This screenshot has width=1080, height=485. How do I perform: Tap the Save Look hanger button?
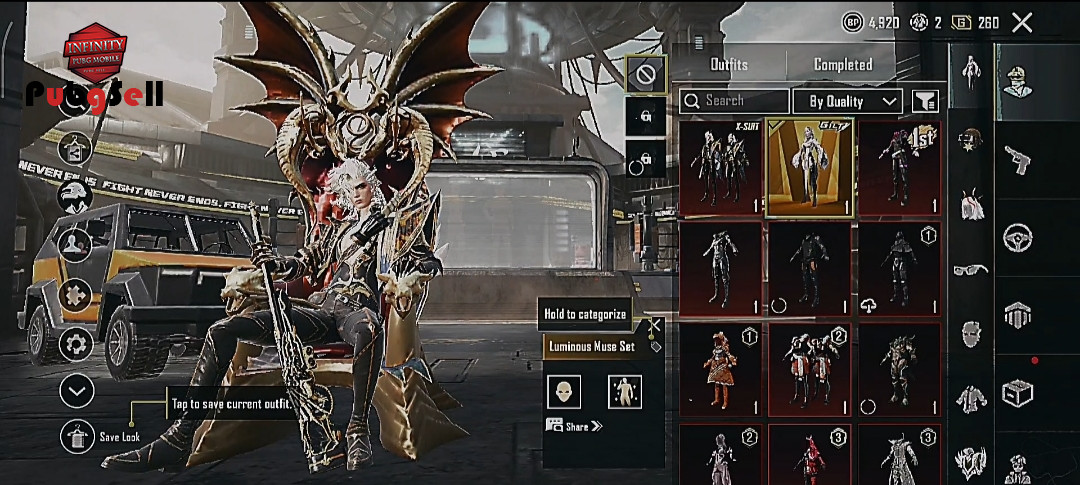pyautogui.click(x=77, y=437)
